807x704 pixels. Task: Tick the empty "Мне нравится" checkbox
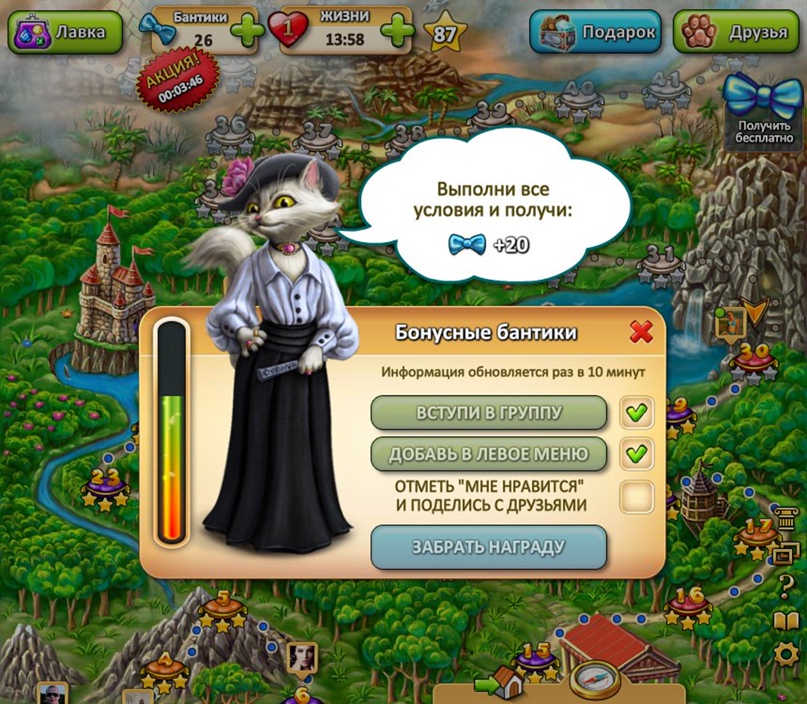[636, 496]
